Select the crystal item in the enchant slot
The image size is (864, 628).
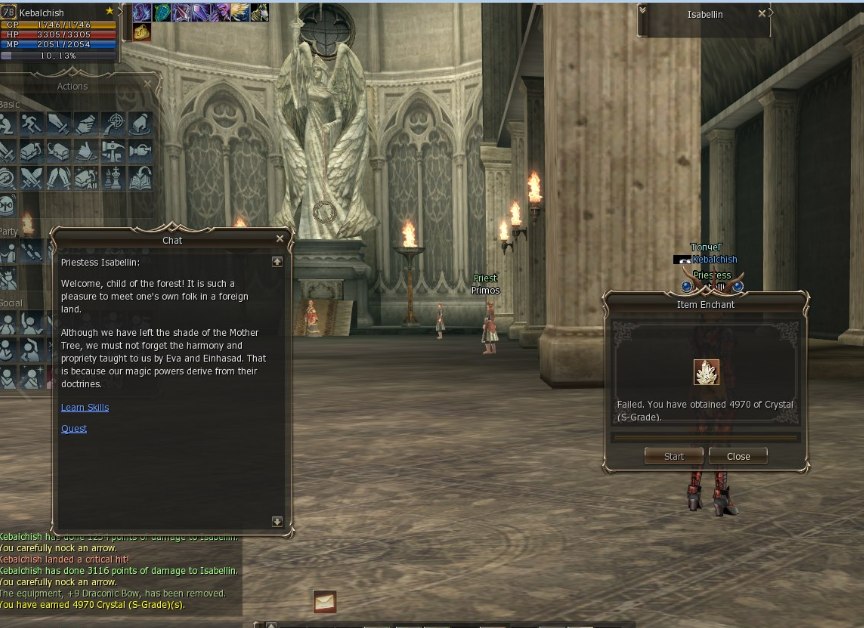click(x=707, y=372)
